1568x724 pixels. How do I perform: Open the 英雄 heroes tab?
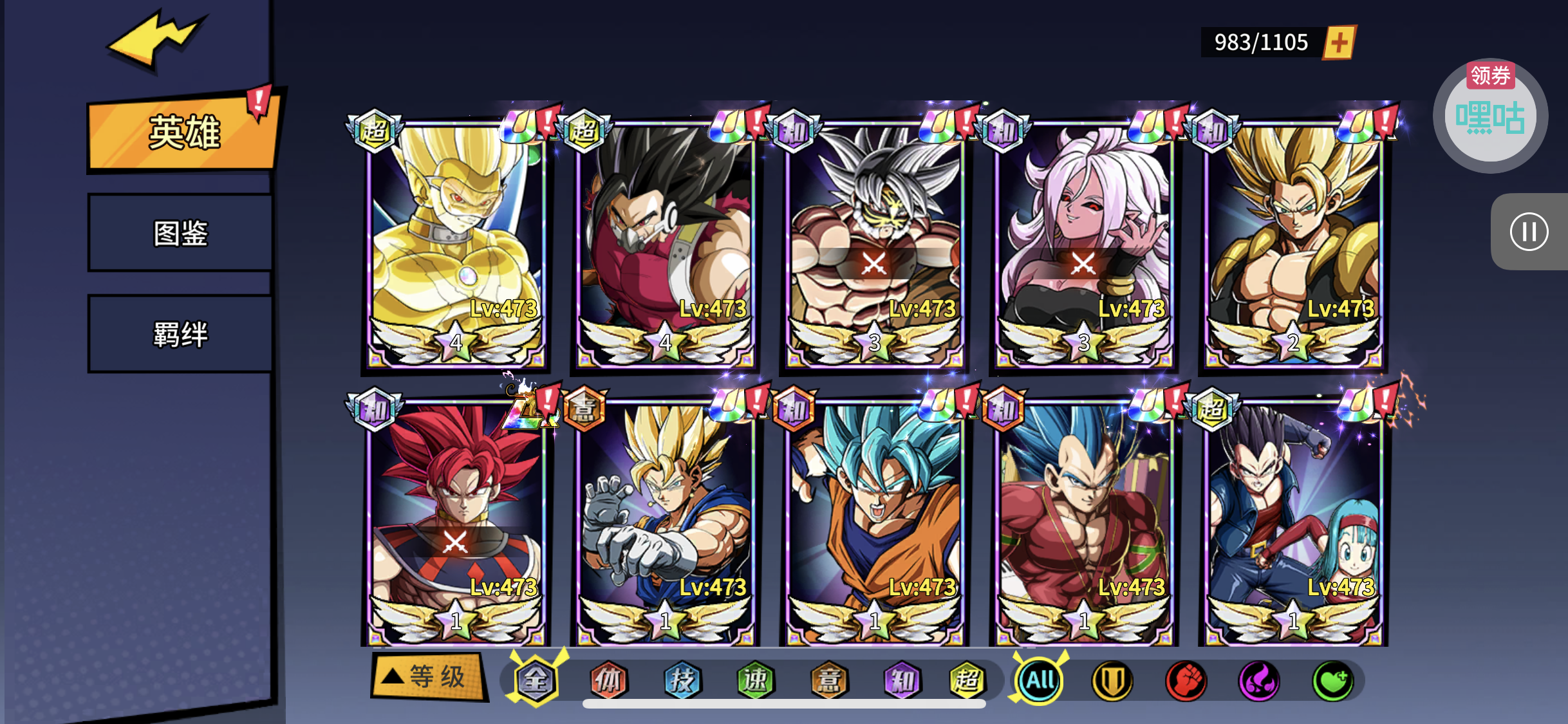pyautogui.click(x=183, y=133)
